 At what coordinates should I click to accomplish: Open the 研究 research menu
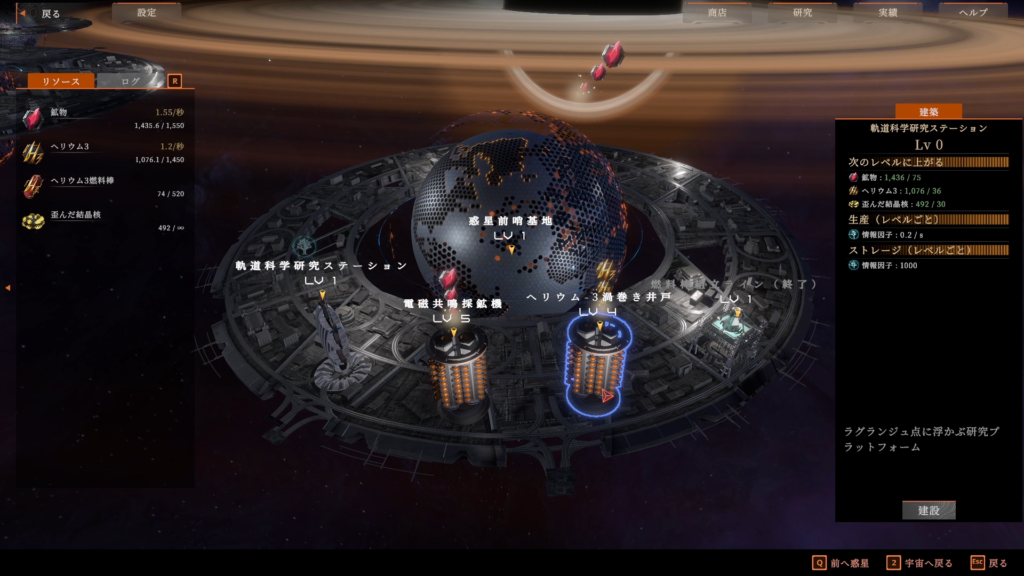point(802,13)
